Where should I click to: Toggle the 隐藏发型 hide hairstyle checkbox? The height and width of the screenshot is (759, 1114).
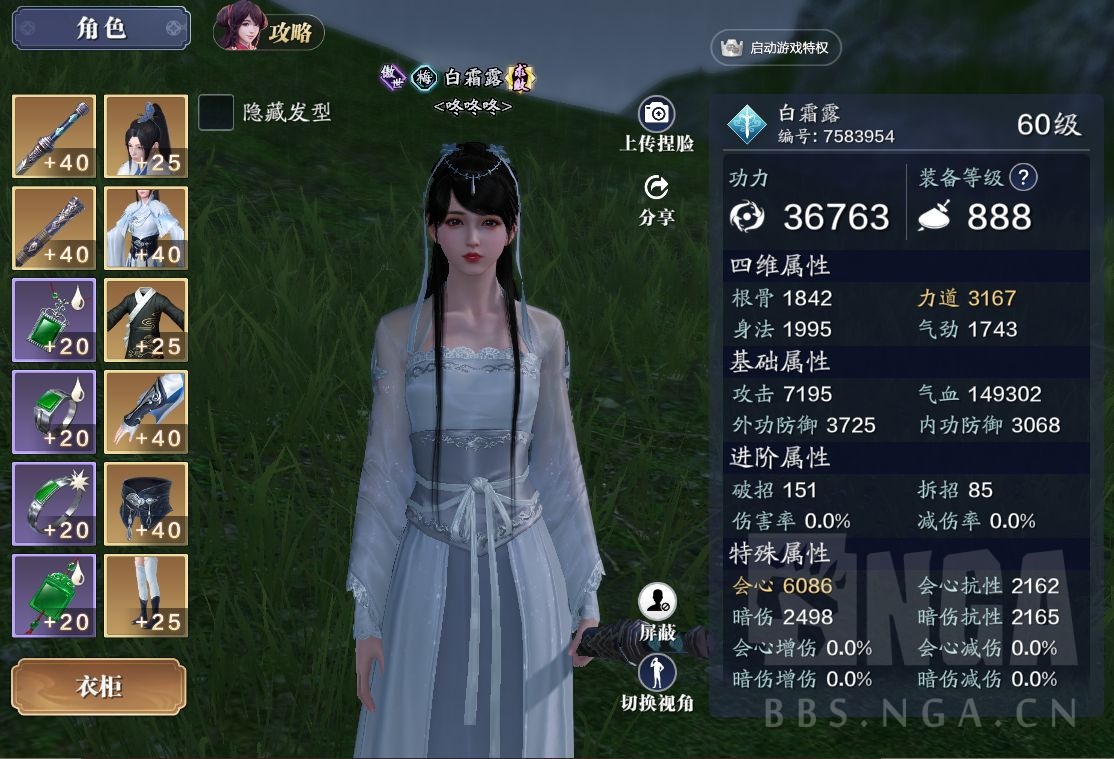[216, 113]
